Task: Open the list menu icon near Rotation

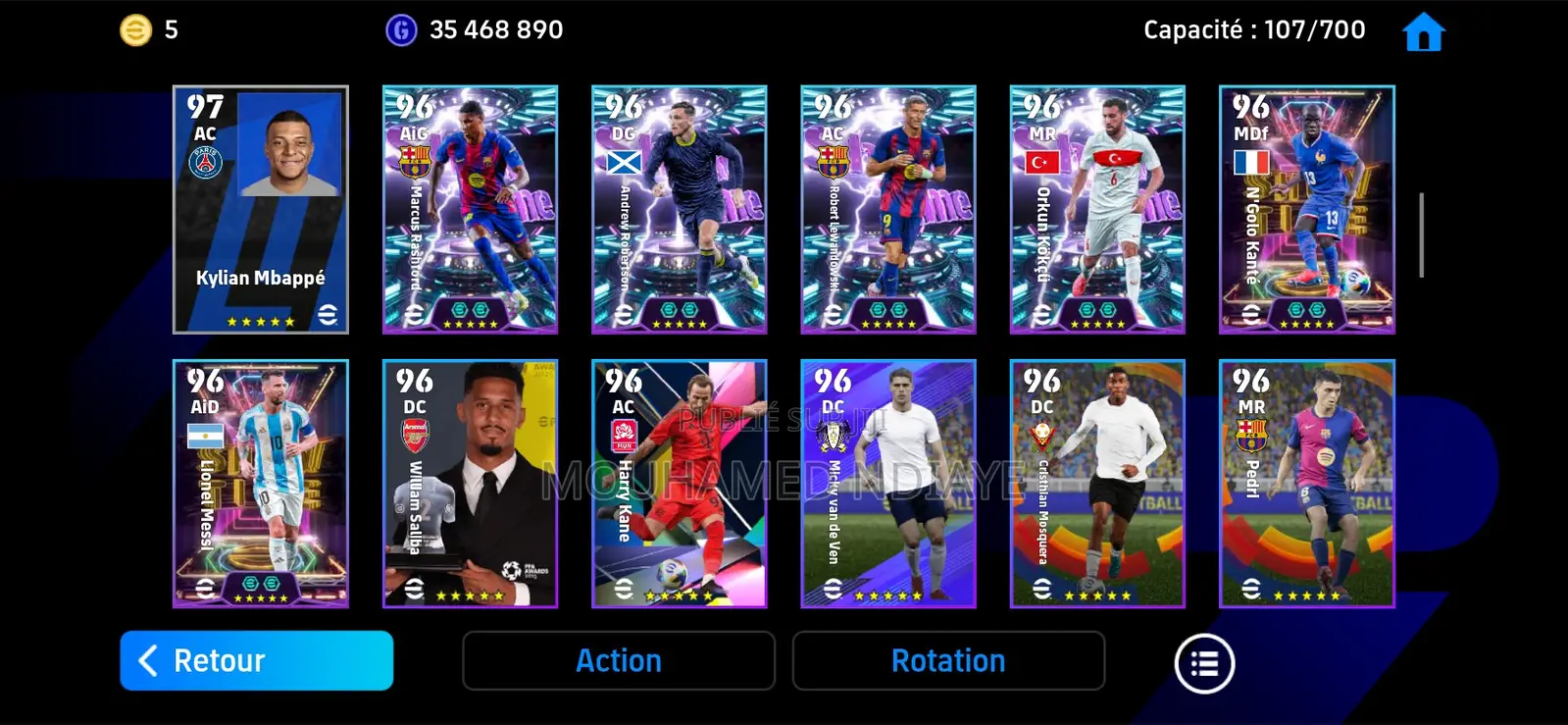Action: click(1204, 662)
